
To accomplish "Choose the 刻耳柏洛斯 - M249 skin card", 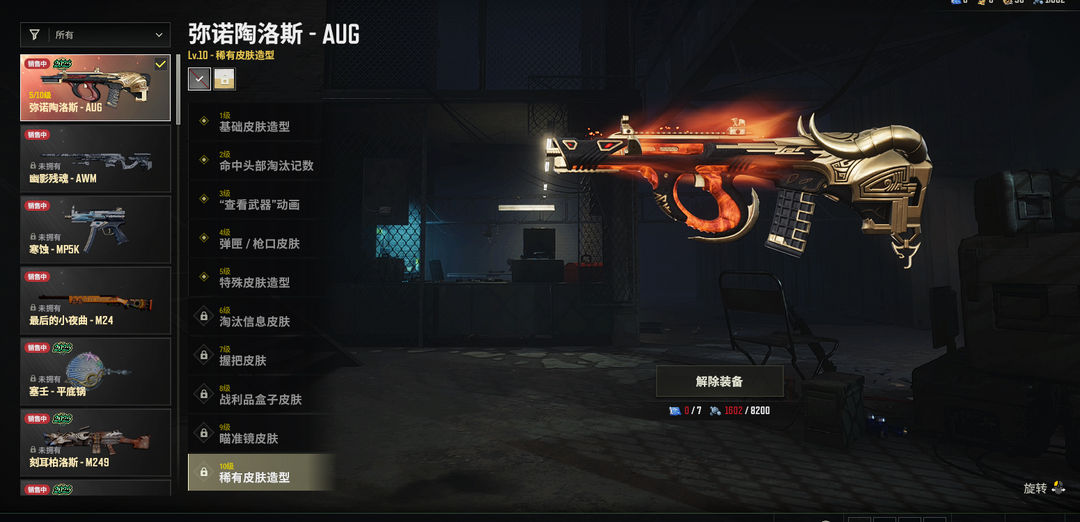I will [x=96, y=440].
